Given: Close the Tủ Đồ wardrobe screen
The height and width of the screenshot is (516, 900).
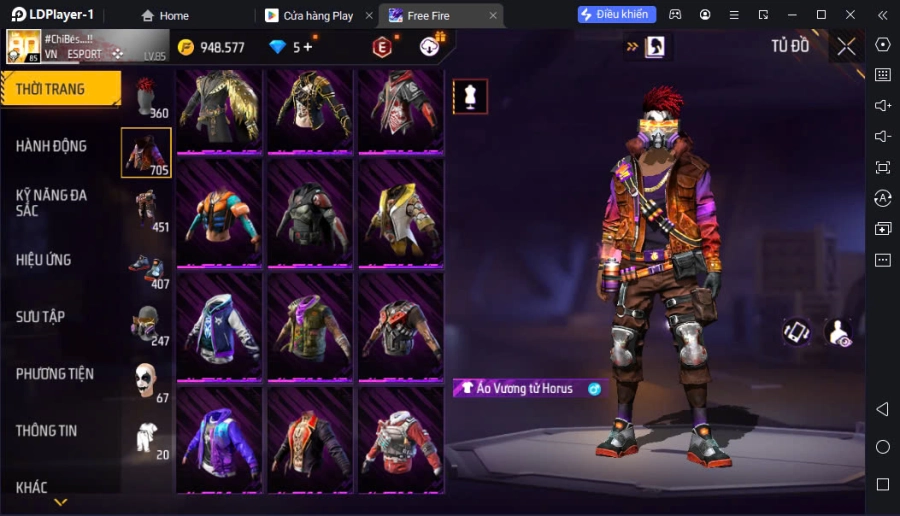Looking at the screenshot, I should point(847,46).
